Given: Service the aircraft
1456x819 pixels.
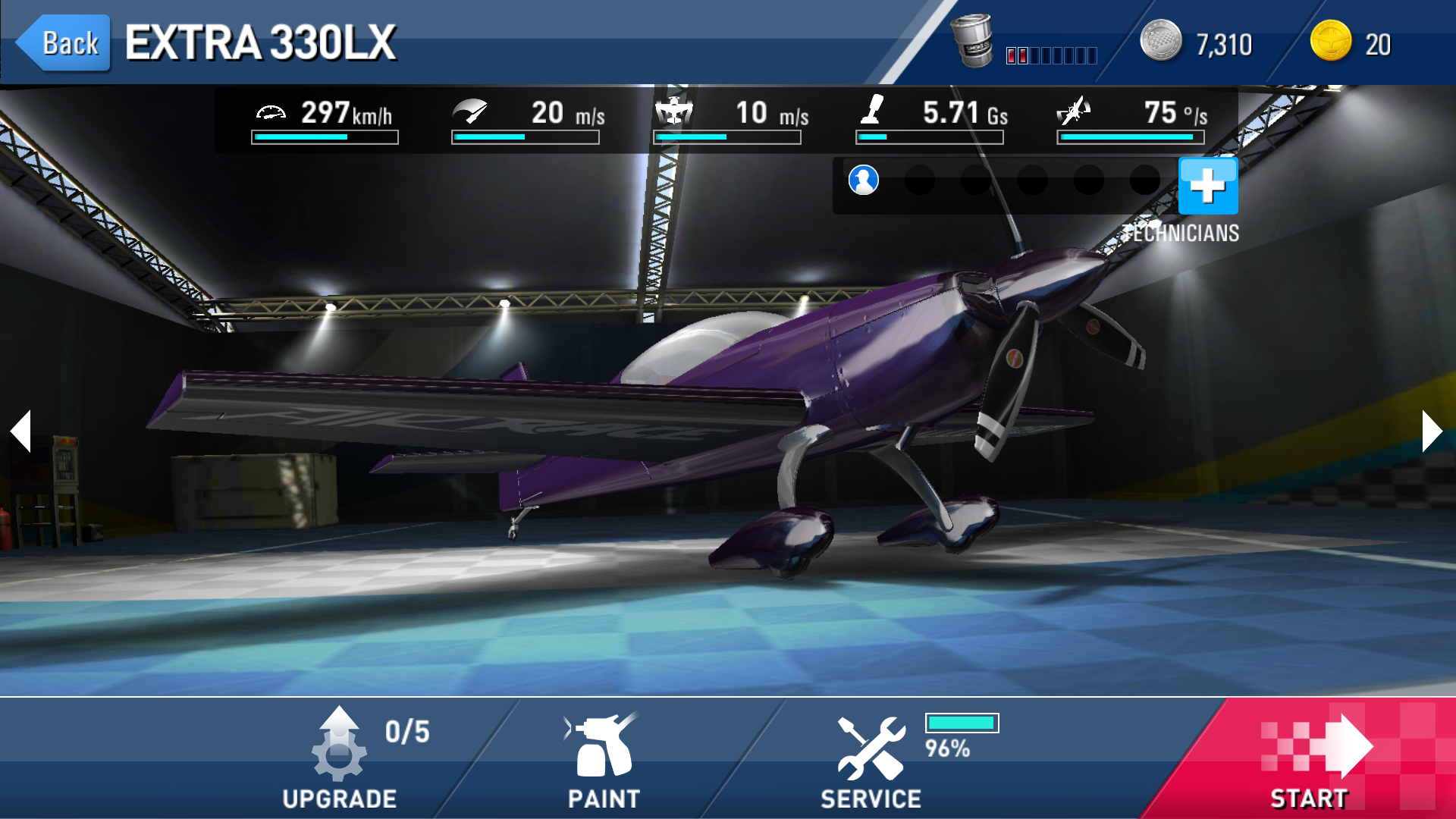Looking at the screenshot, I should 871,758.
